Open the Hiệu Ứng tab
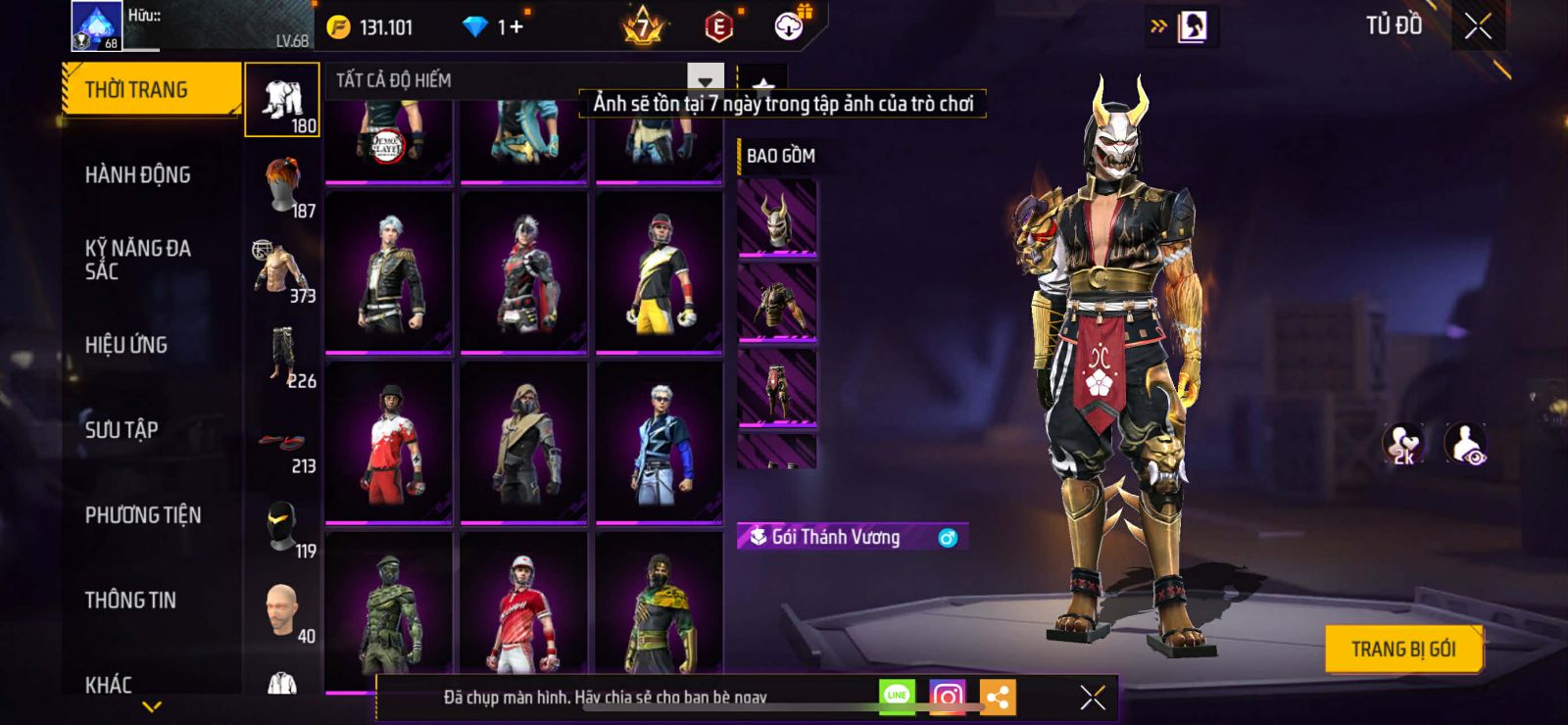Viewport: 1568px width, 725px height. [x=126, y=345]
